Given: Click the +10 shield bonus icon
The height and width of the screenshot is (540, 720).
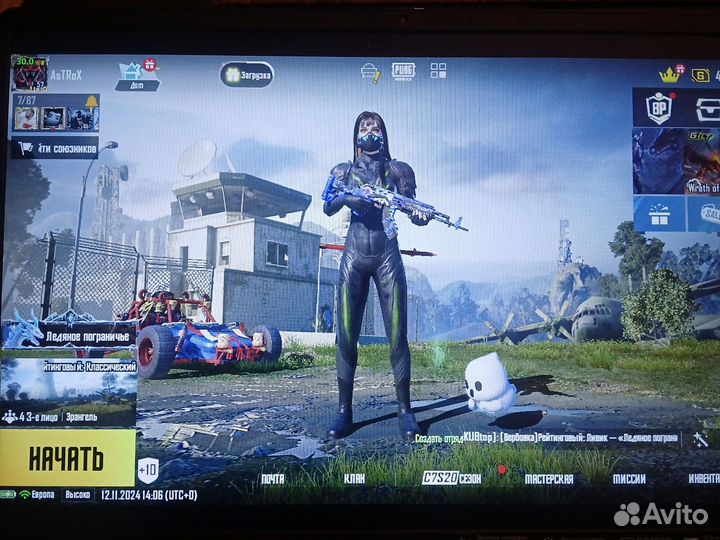Looking at the screenshot, I should coord(148,469).
